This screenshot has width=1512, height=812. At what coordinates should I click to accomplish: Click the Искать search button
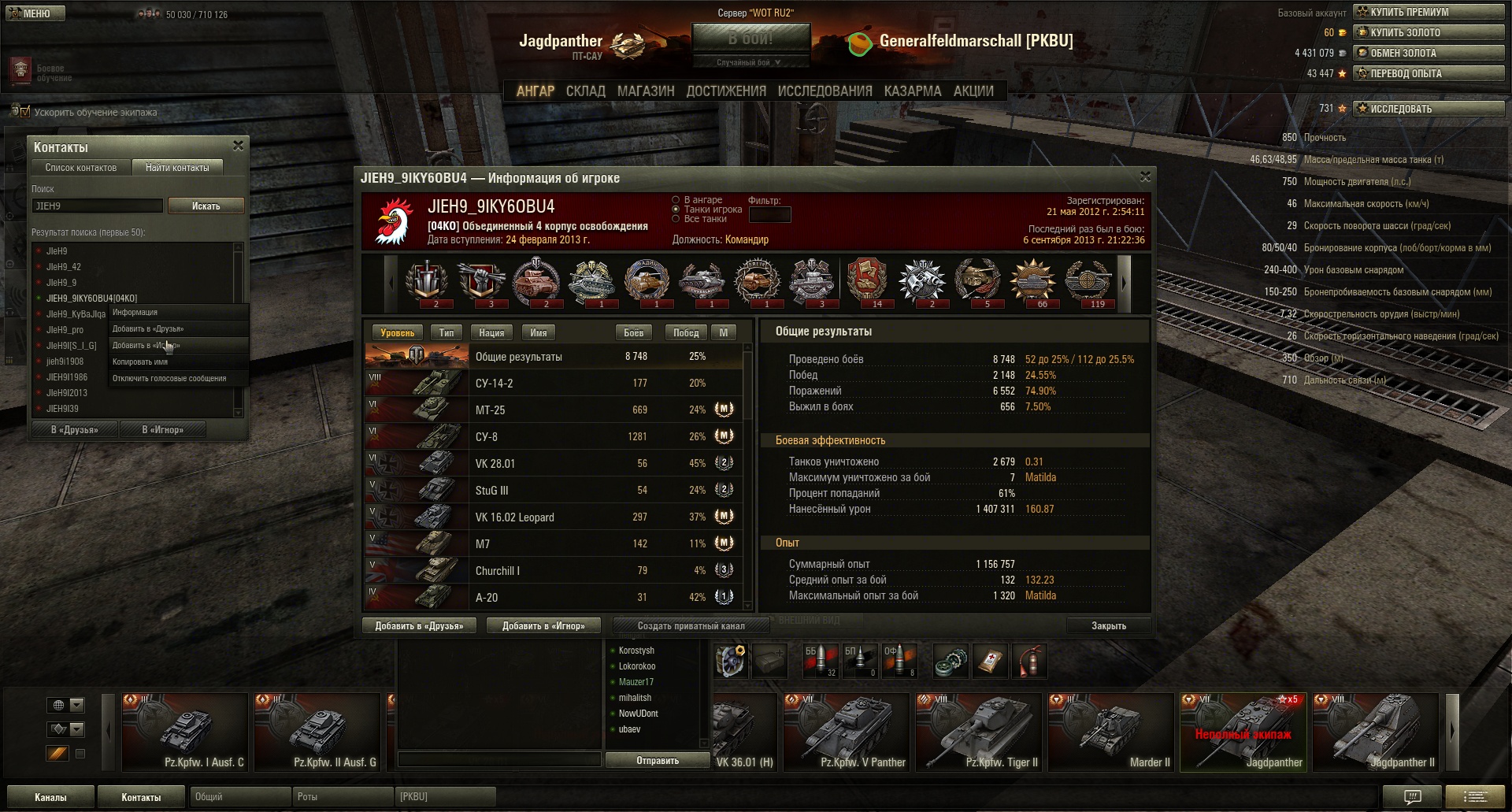coord(206,206)
